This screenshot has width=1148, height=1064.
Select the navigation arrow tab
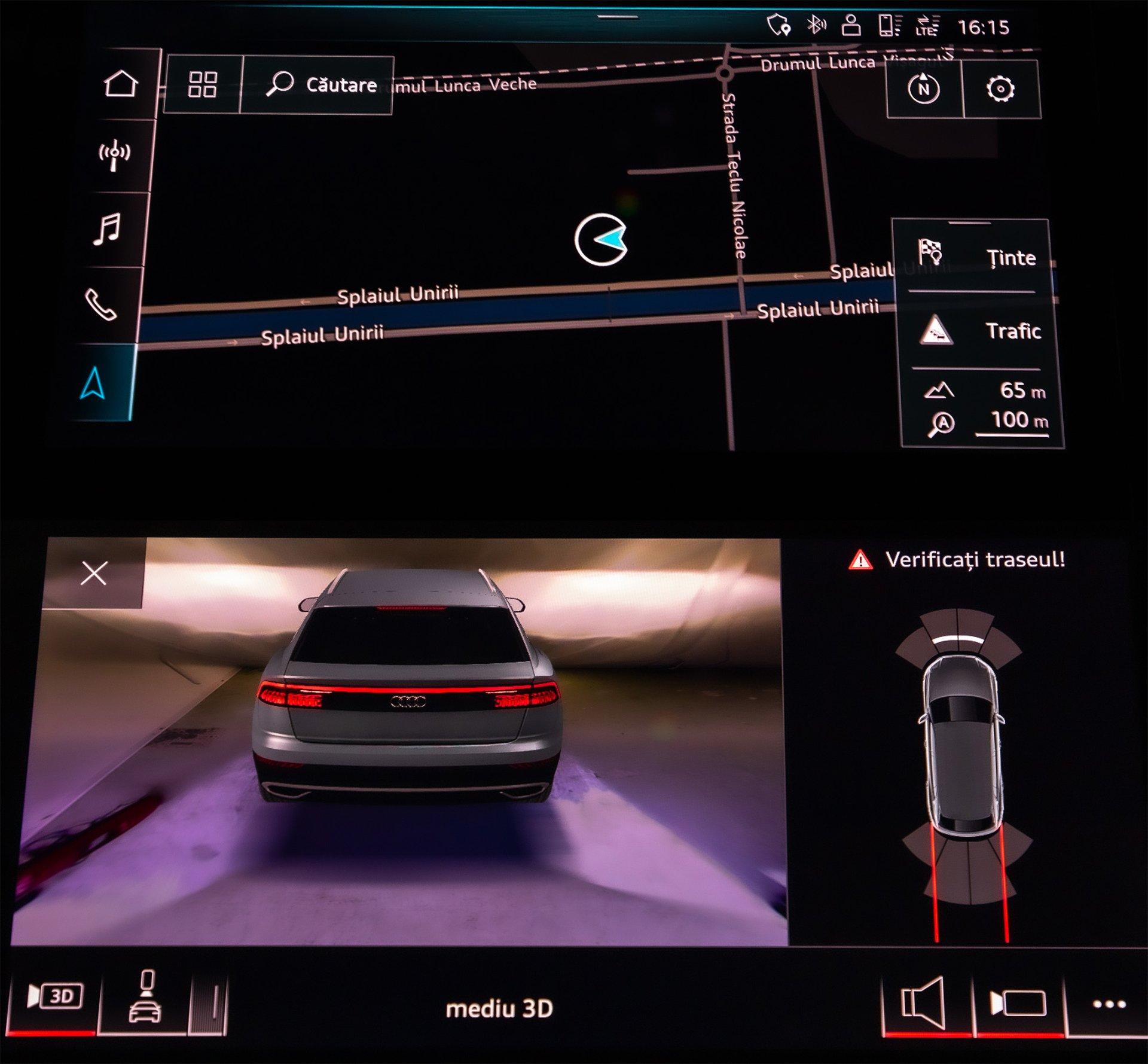pyautogui.click(x=93, y=383)
